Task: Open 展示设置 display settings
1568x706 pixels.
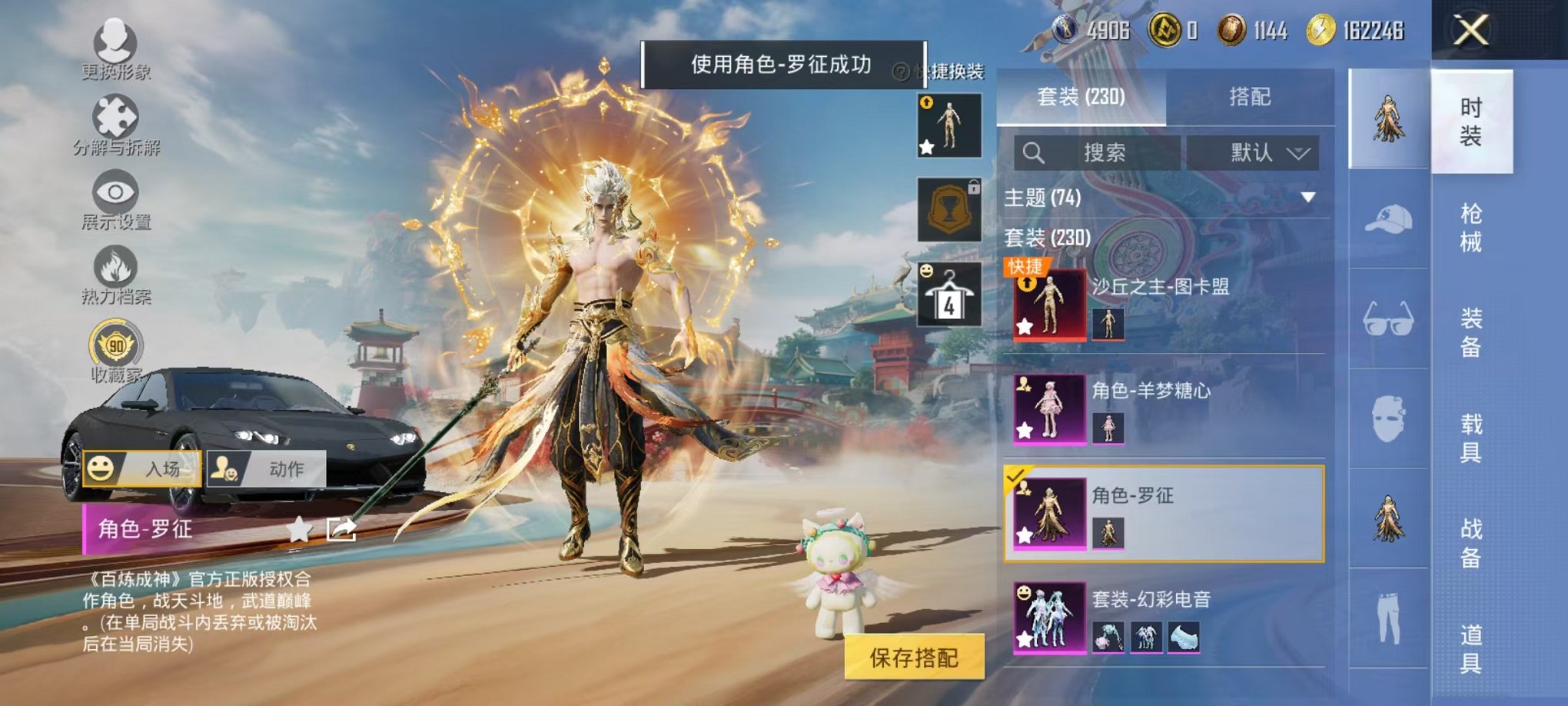Action: [x=114, y=190]
